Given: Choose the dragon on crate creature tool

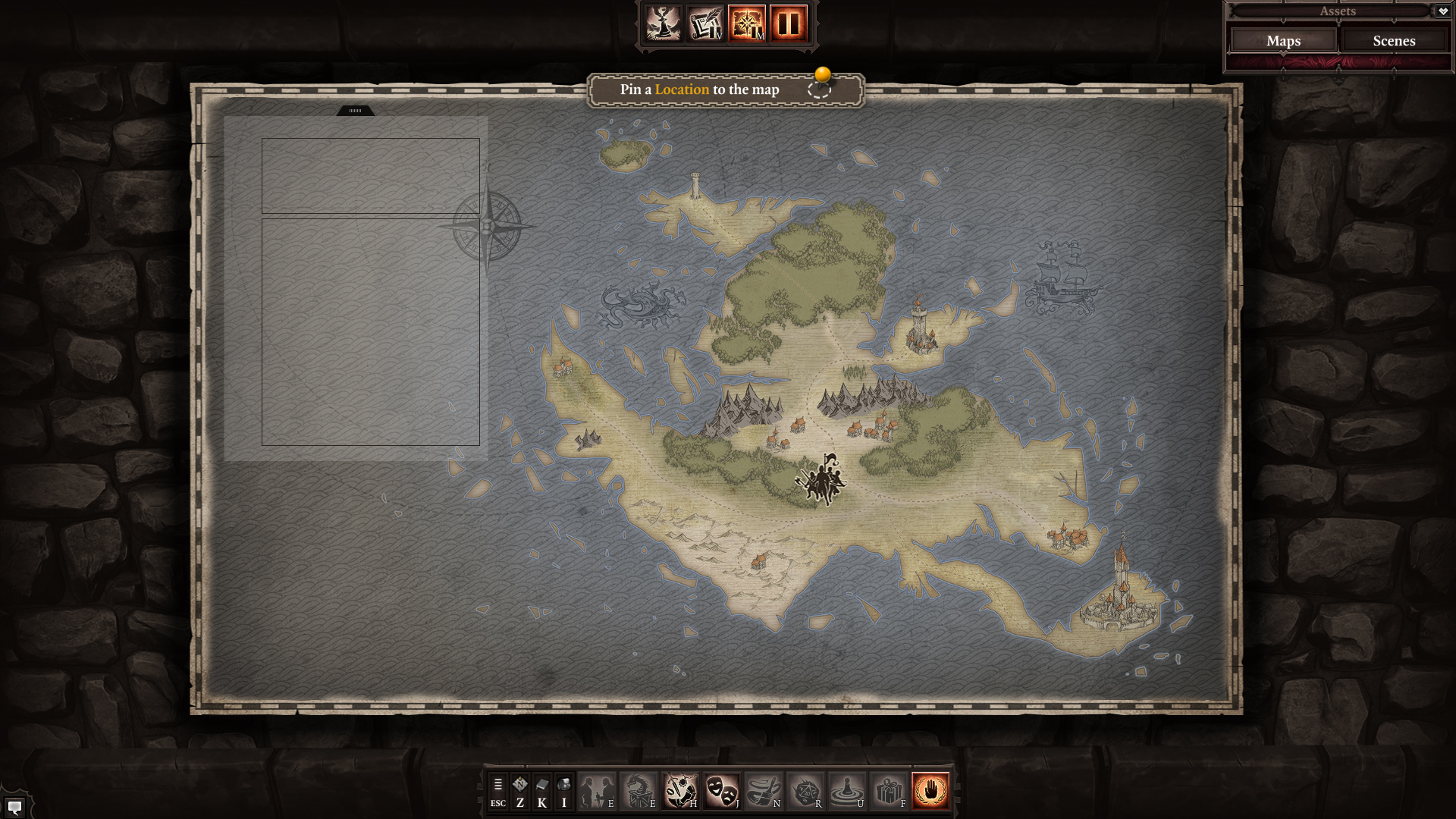Looking at the screenshot, I should coord(639,791).
